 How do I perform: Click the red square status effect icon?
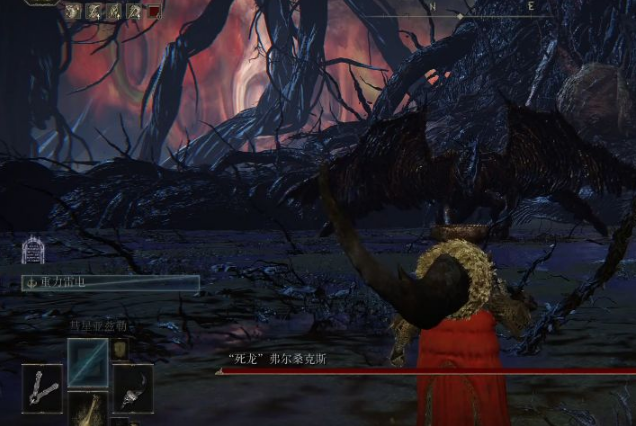coord(154,12)
